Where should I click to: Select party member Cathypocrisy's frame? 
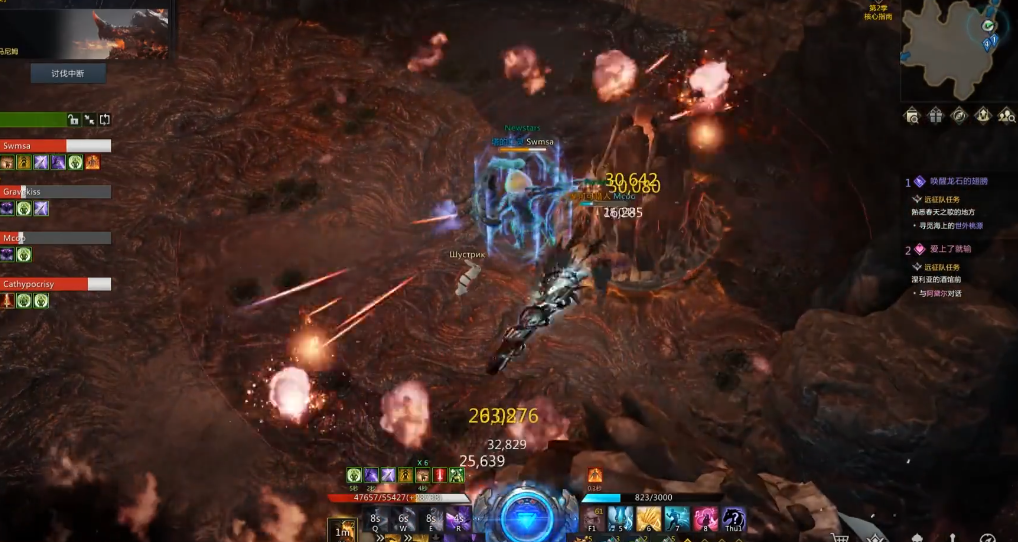coord(55,284)
